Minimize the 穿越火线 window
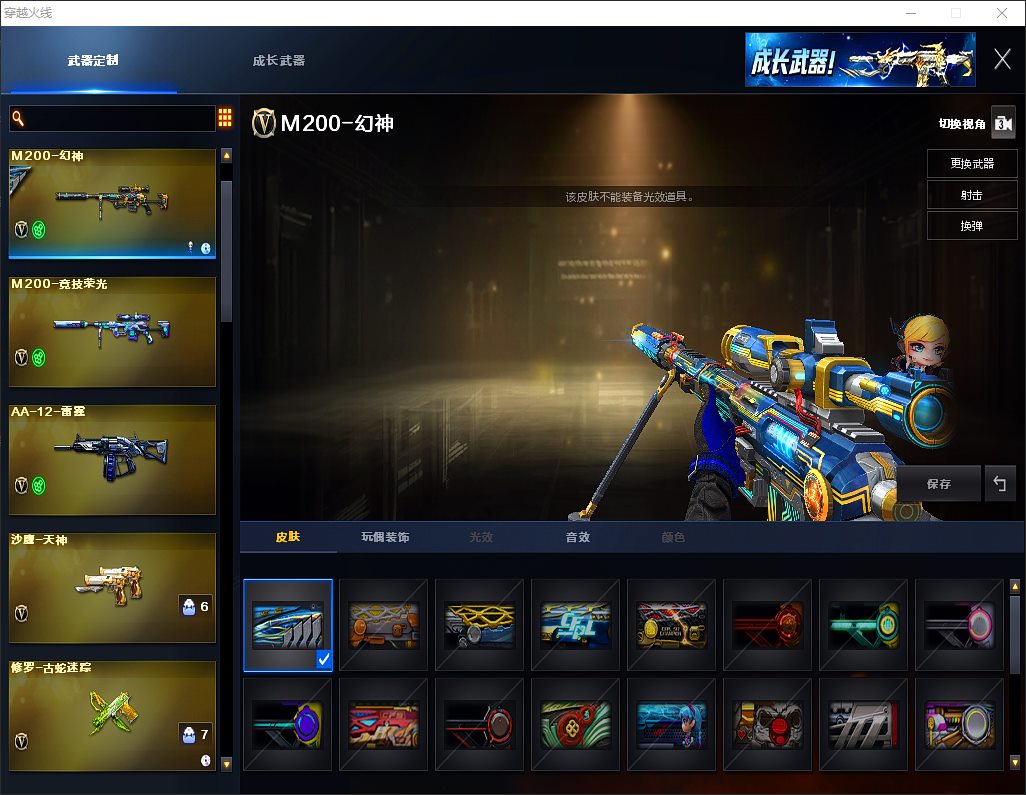This screenshot has height=795, width=1026. coord(910,13)
